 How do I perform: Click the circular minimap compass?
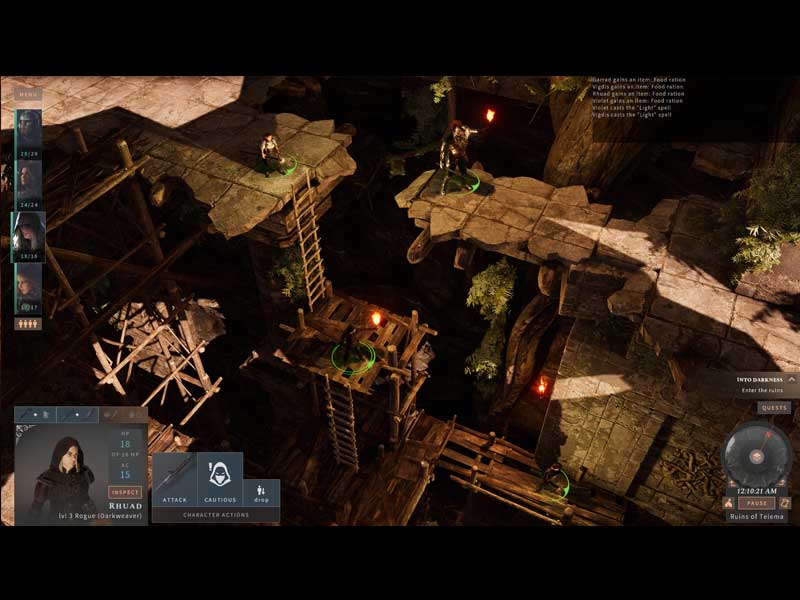(x=756, y=455)
